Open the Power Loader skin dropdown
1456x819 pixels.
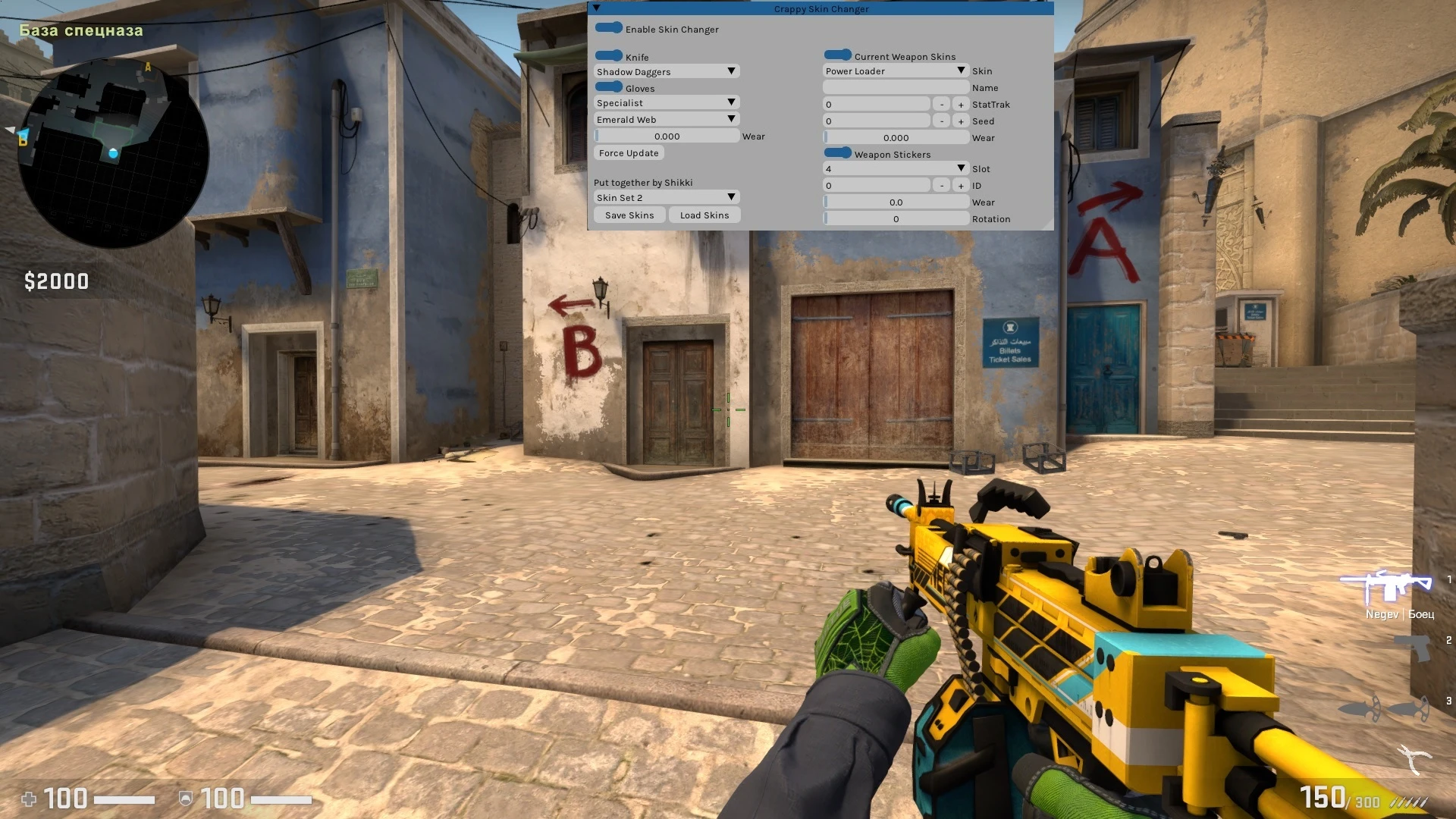pyautogui.click(x=896, y=71)
